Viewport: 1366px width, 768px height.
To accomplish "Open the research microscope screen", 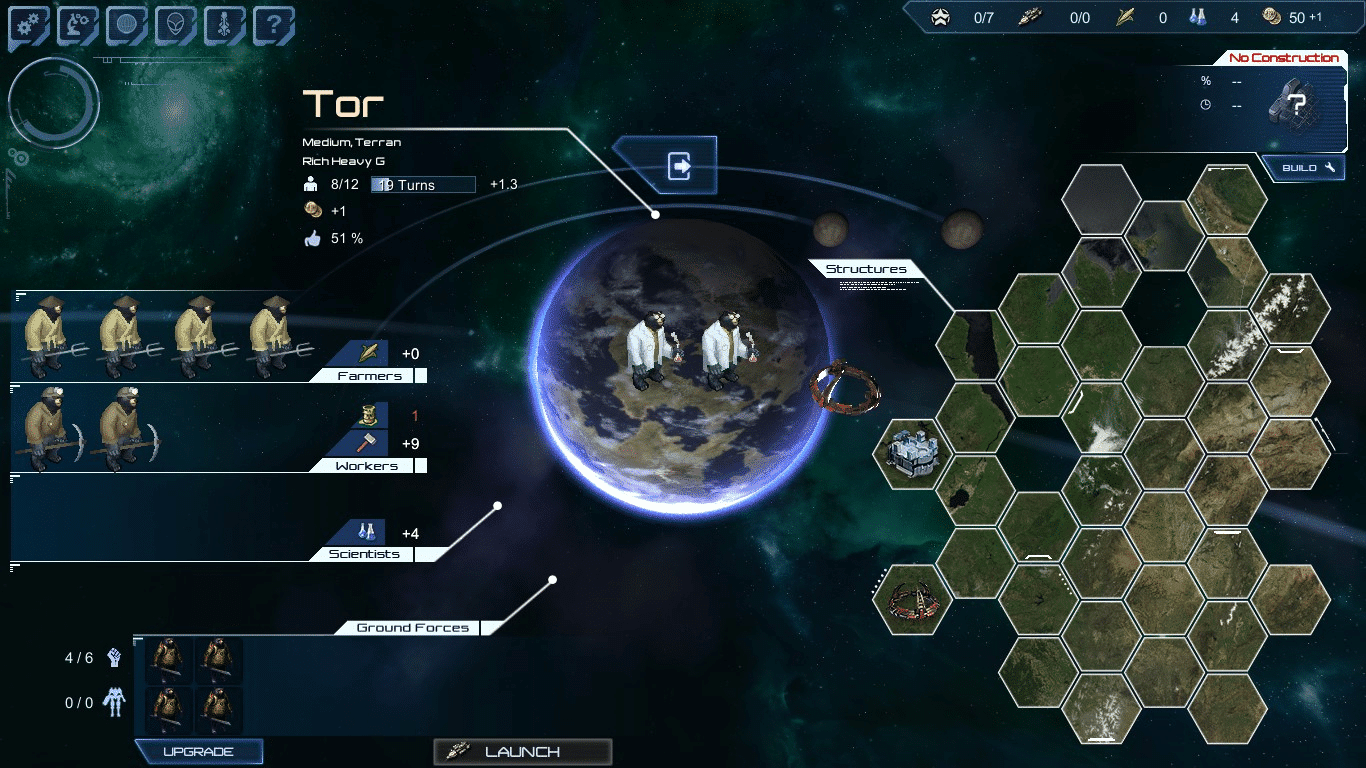I will (x=77, y=26).
